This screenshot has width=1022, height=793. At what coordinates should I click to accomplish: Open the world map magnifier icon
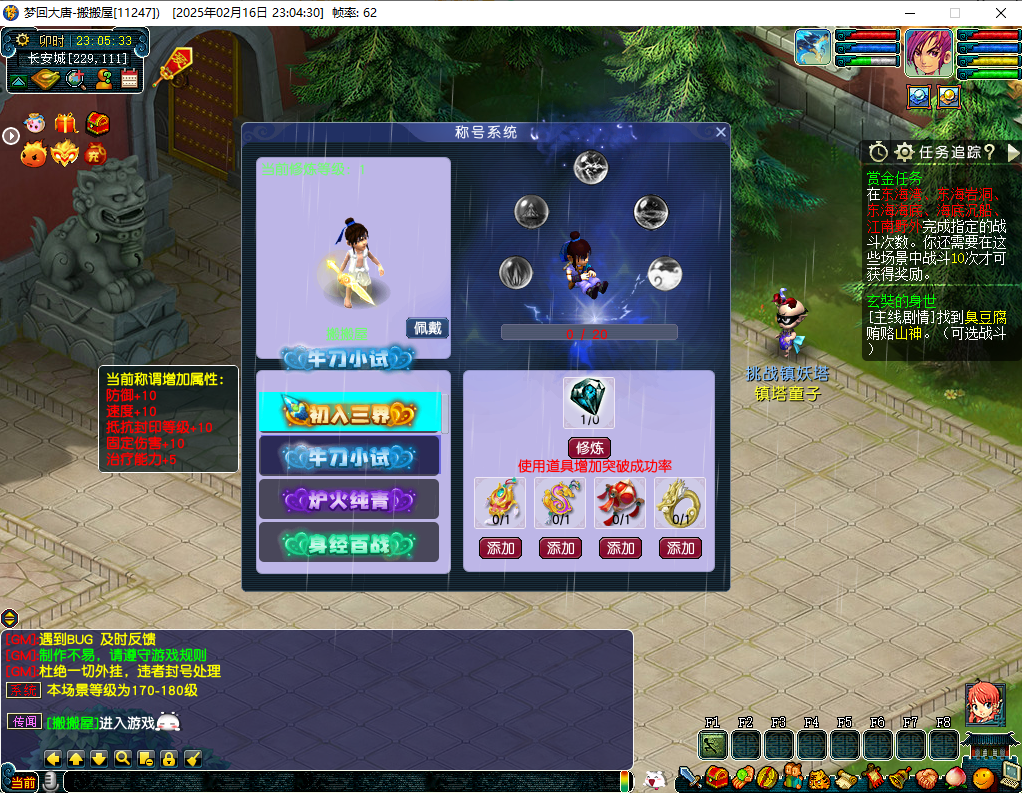76,79
